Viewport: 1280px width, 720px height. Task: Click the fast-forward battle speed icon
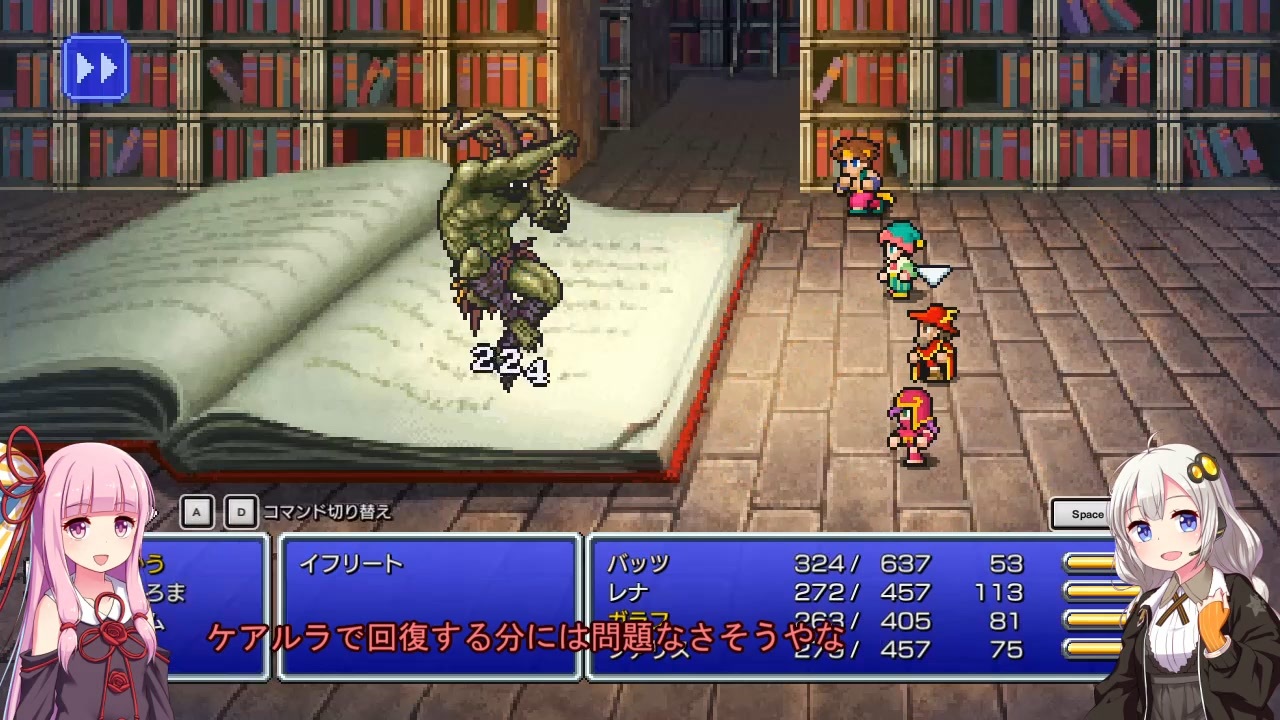[95, 68]
